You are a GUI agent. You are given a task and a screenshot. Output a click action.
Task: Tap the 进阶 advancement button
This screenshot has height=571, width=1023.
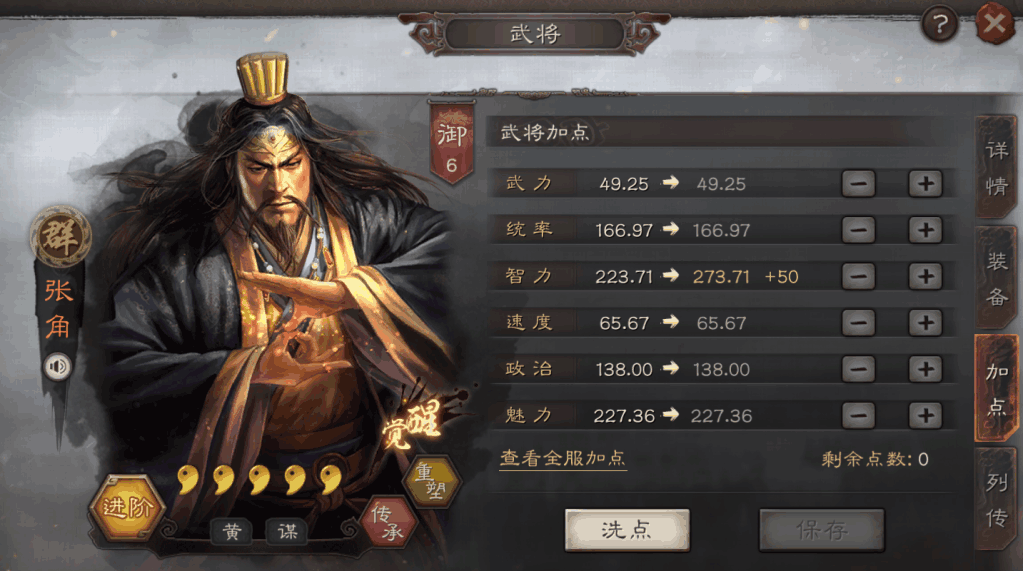pyautogui.click(x=126, y=508)
